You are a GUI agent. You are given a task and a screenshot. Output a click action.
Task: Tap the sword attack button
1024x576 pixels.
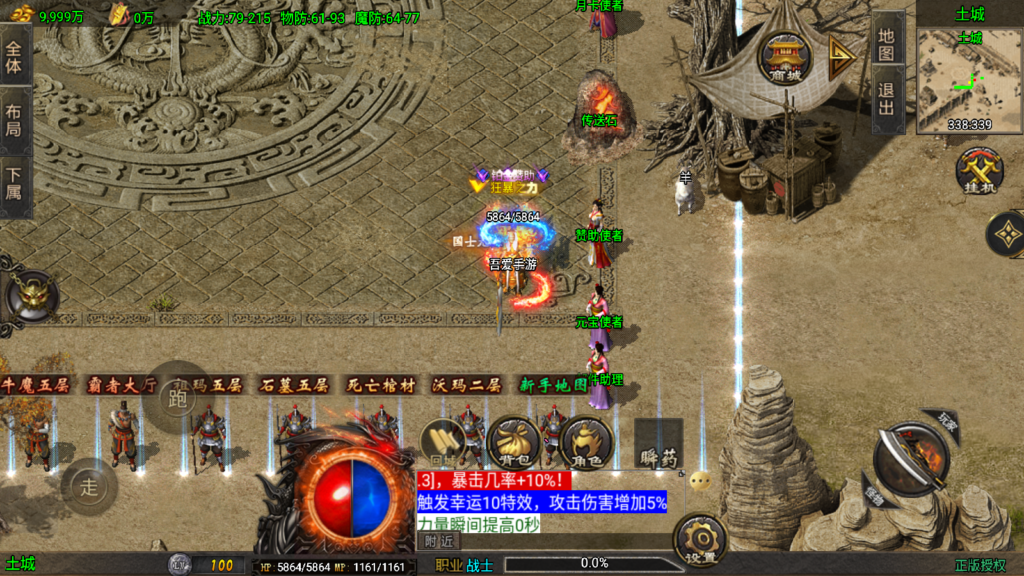coord(910,460)
